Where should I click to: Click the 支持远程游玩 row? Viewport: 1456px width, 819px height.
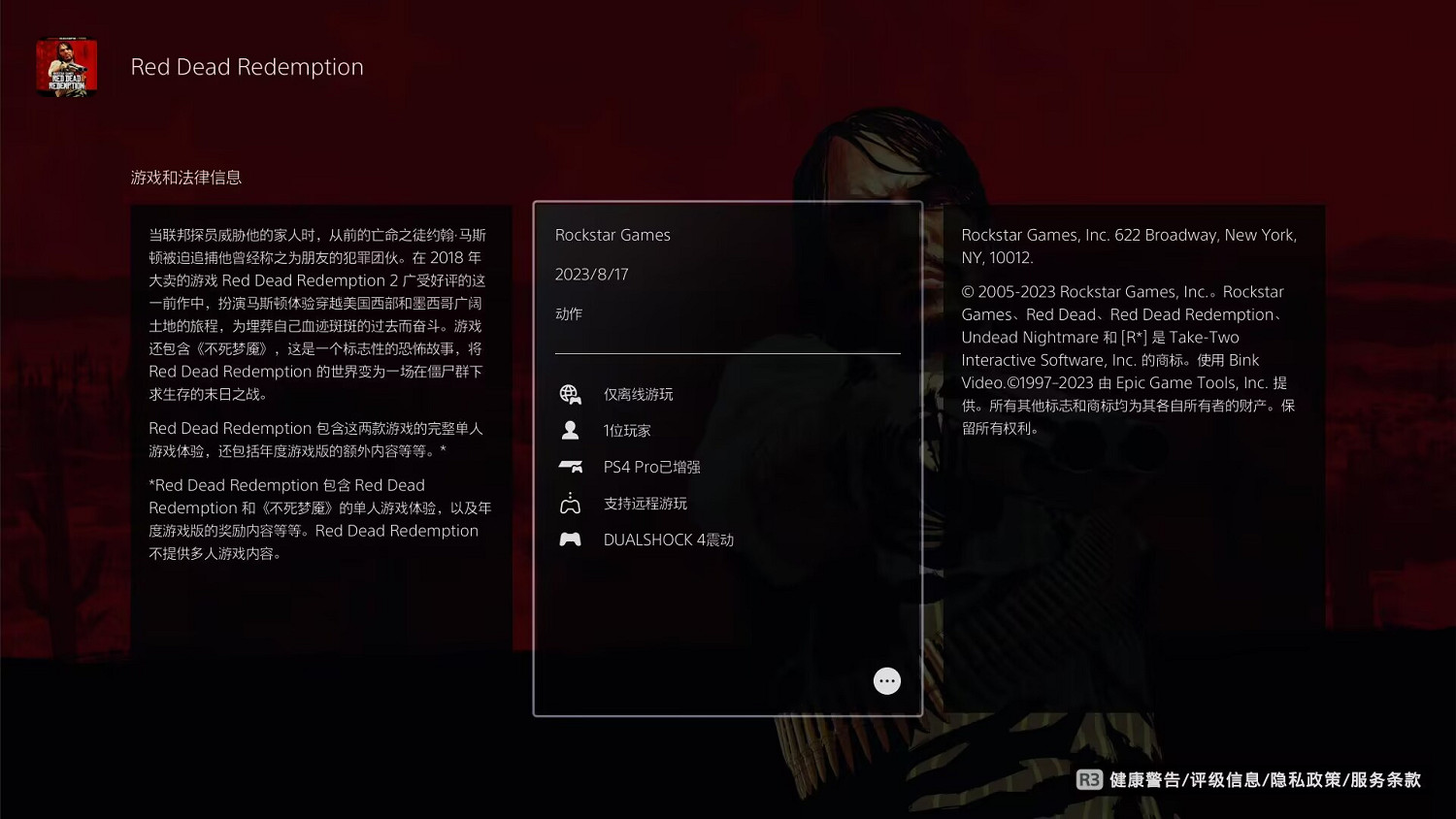[x=644, y=503]
